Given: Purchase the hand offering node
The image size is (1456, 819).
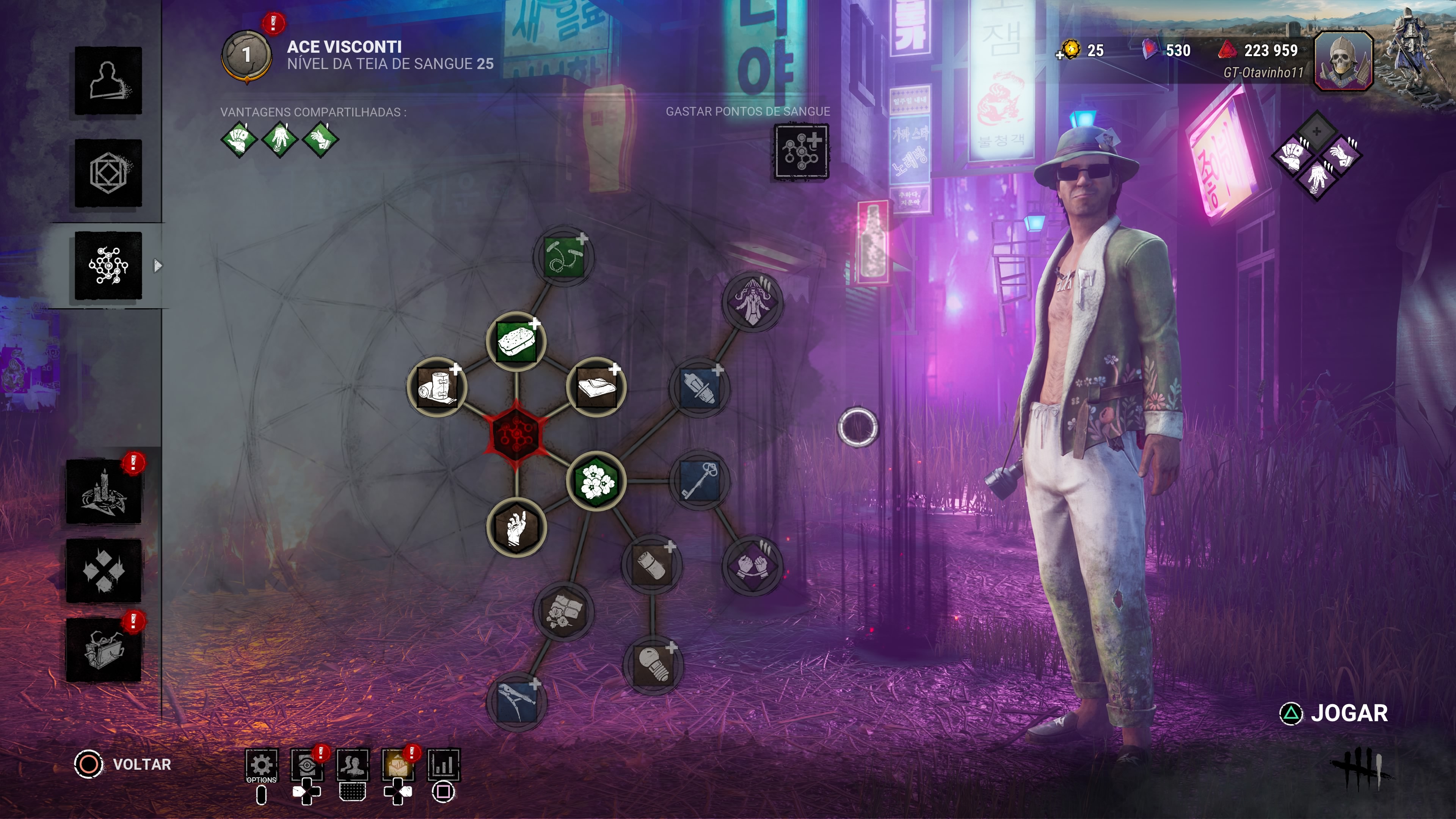Looking at the screenshot, I should click(516, 528).
